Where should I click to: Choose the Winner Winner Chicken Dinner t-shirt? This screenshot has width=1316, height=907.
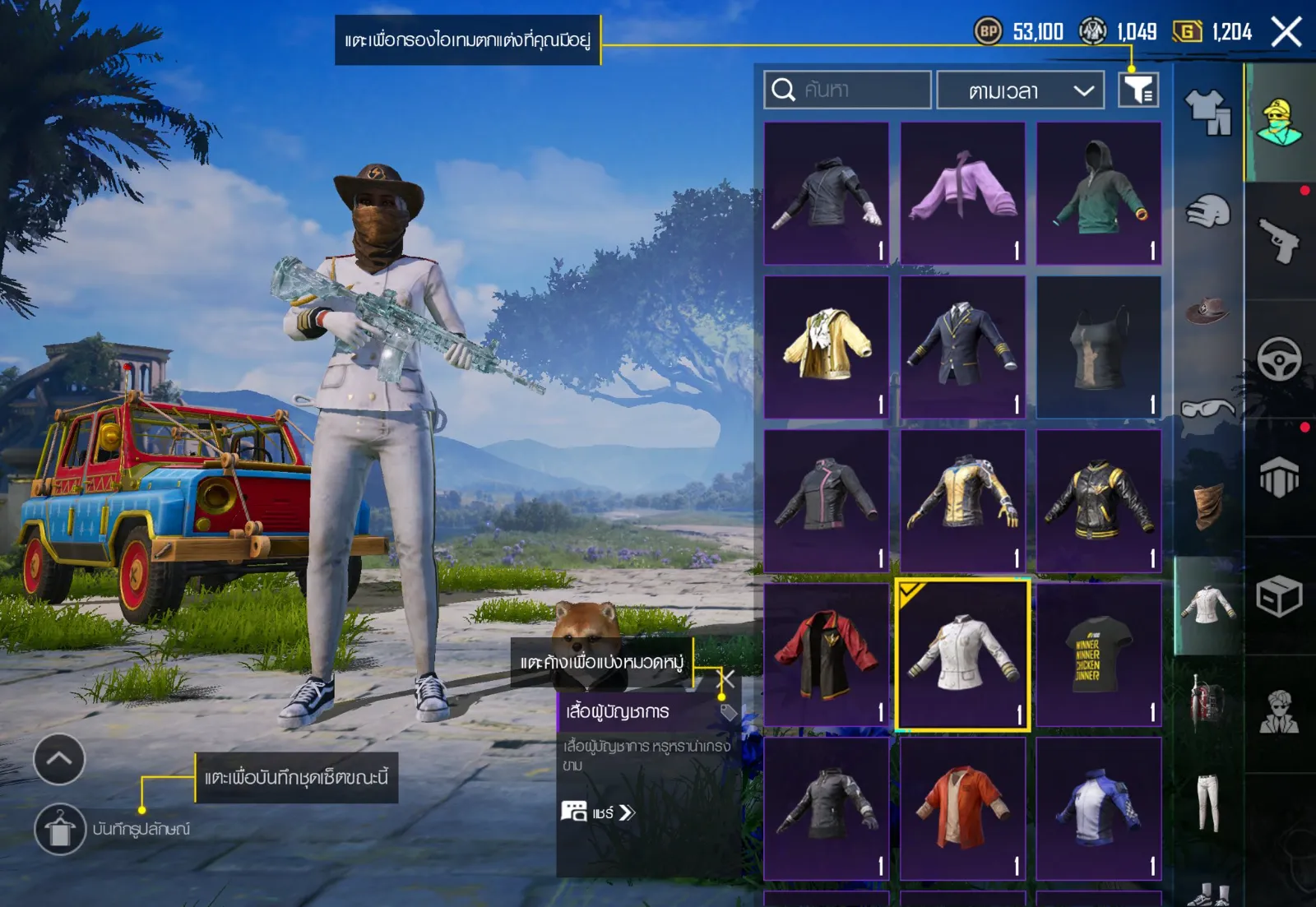(x=1099, y=655)
